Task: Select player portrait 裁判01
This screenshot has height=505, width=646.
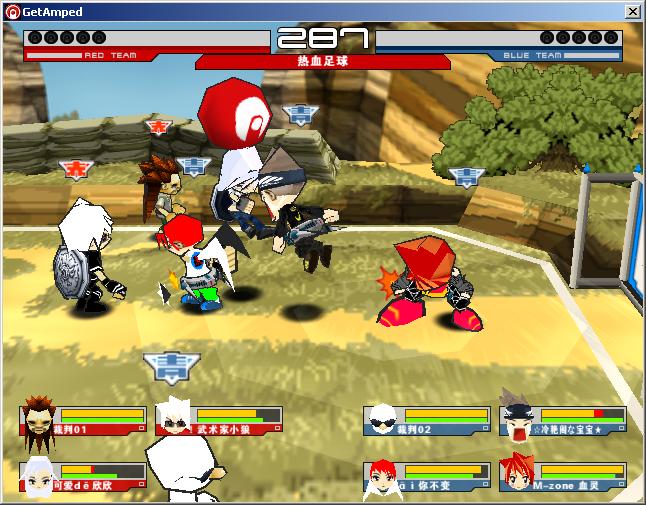Action: [x=40, y=423]
